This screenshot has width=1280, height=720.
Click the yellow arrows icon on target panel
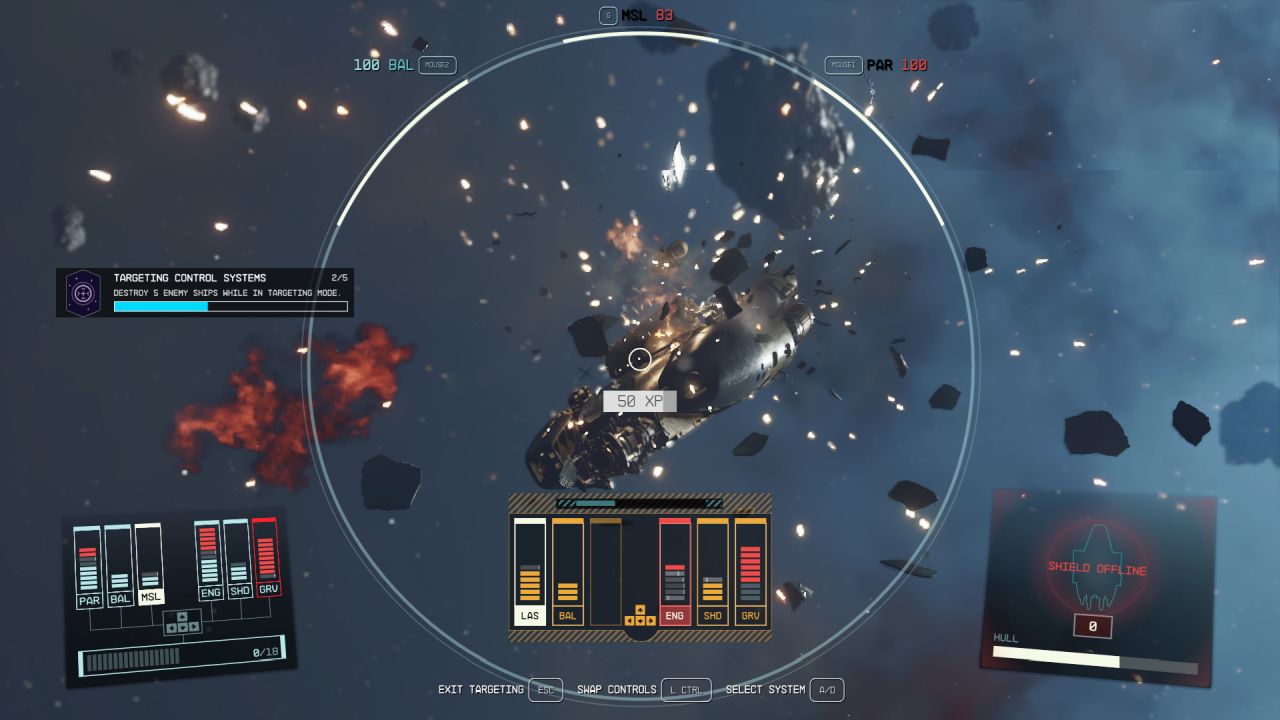click(x=640, y=615)
